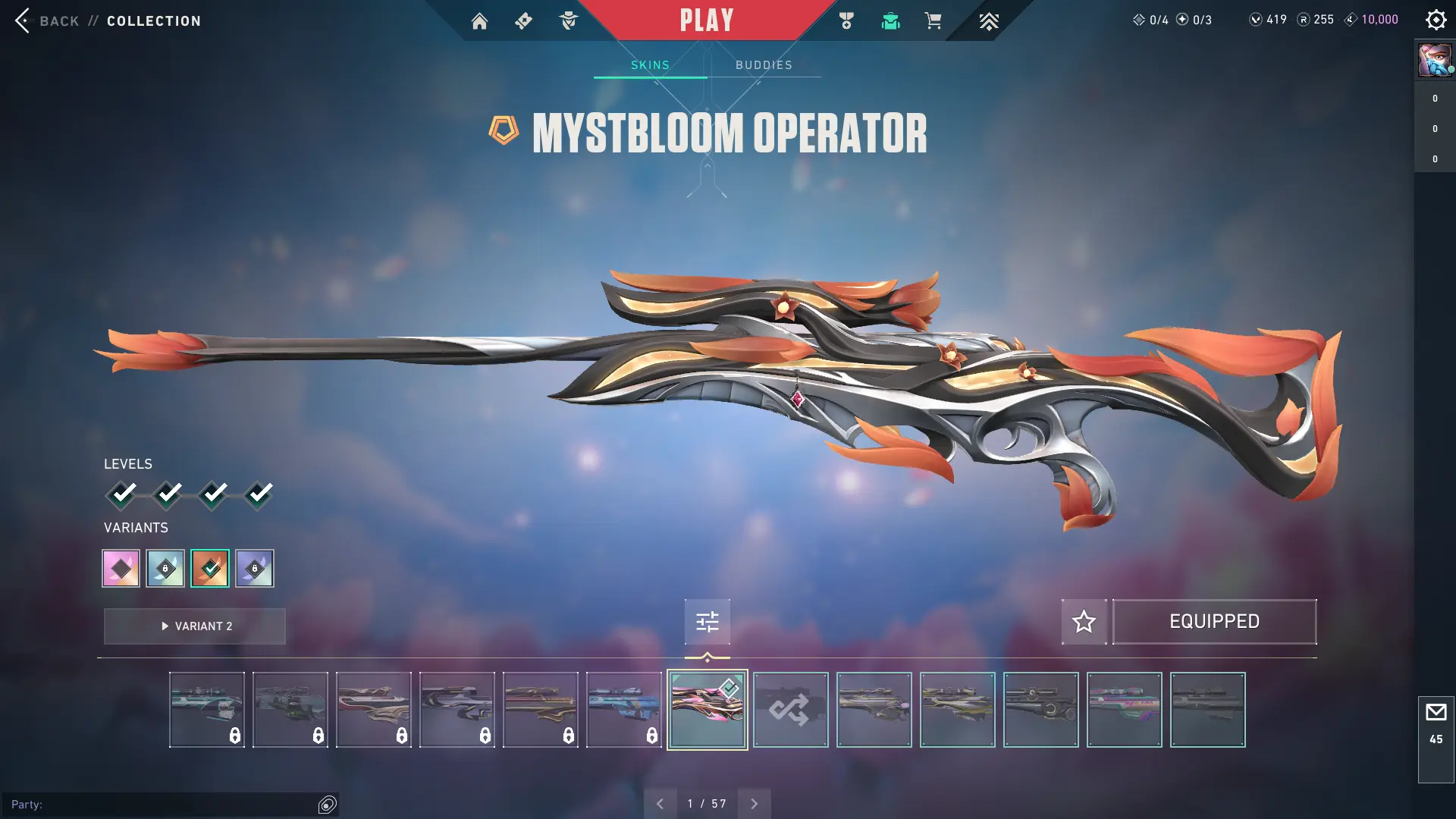
Task: Select the random shuffle skin tile
Action: (790, 710)
